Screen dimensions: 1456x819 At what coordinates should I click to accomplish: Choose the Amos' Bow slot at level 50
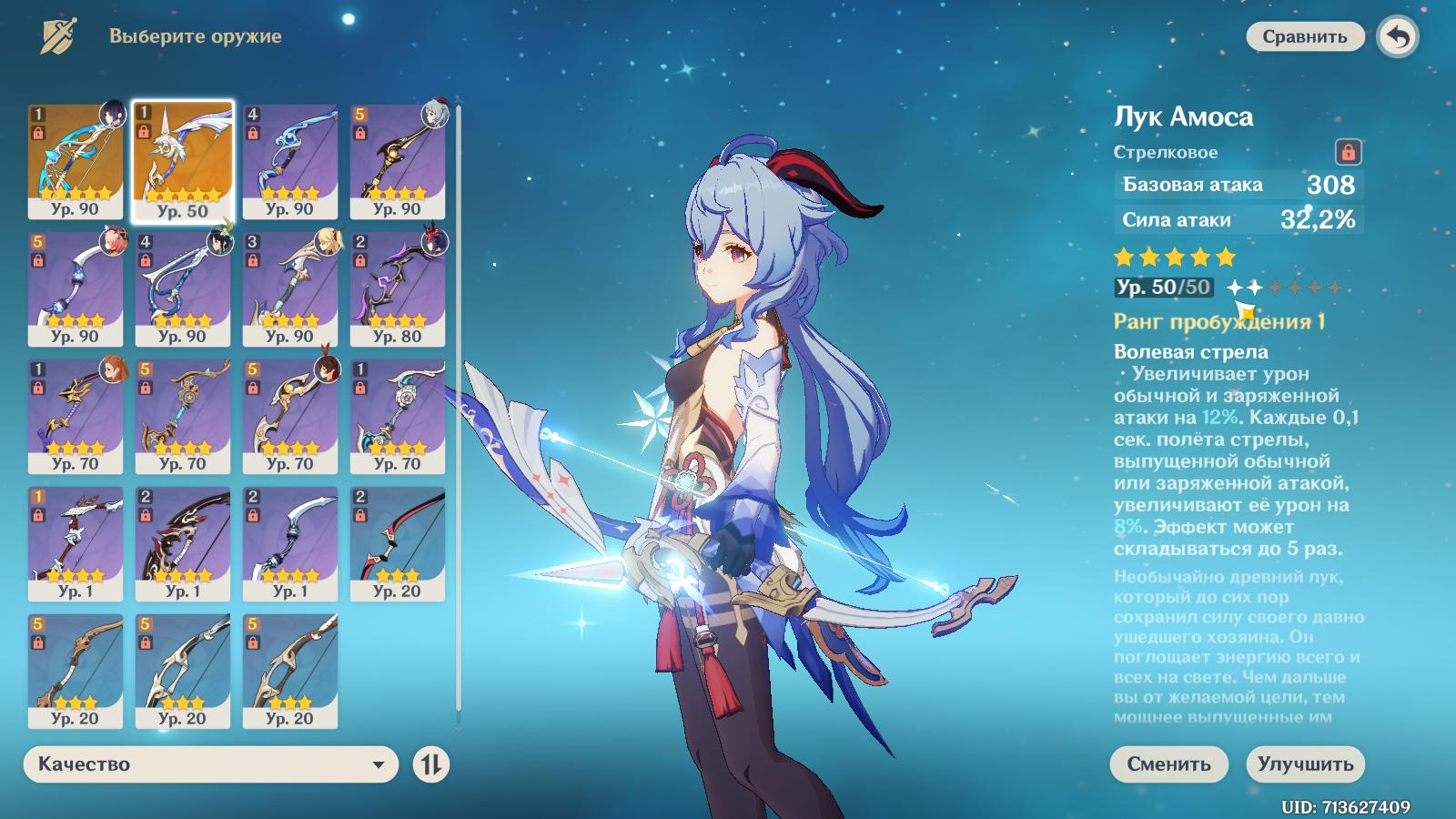point(183,160)
